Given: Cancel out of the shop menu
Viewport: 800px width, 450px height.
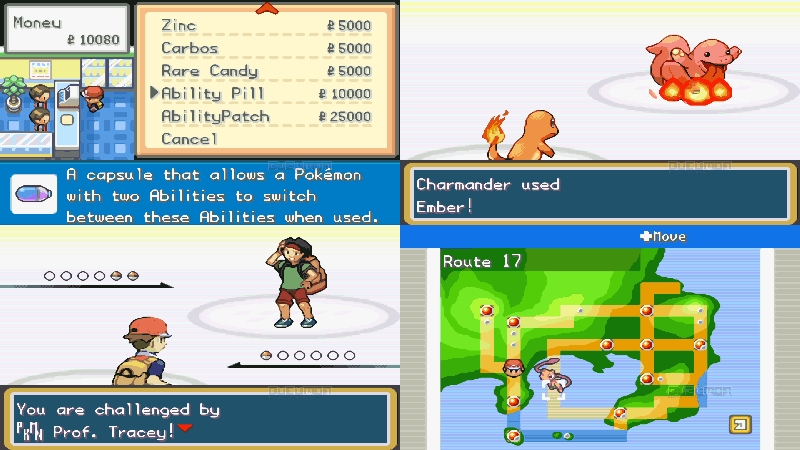Looking at the screenshot, I should (x=189, y=139).
